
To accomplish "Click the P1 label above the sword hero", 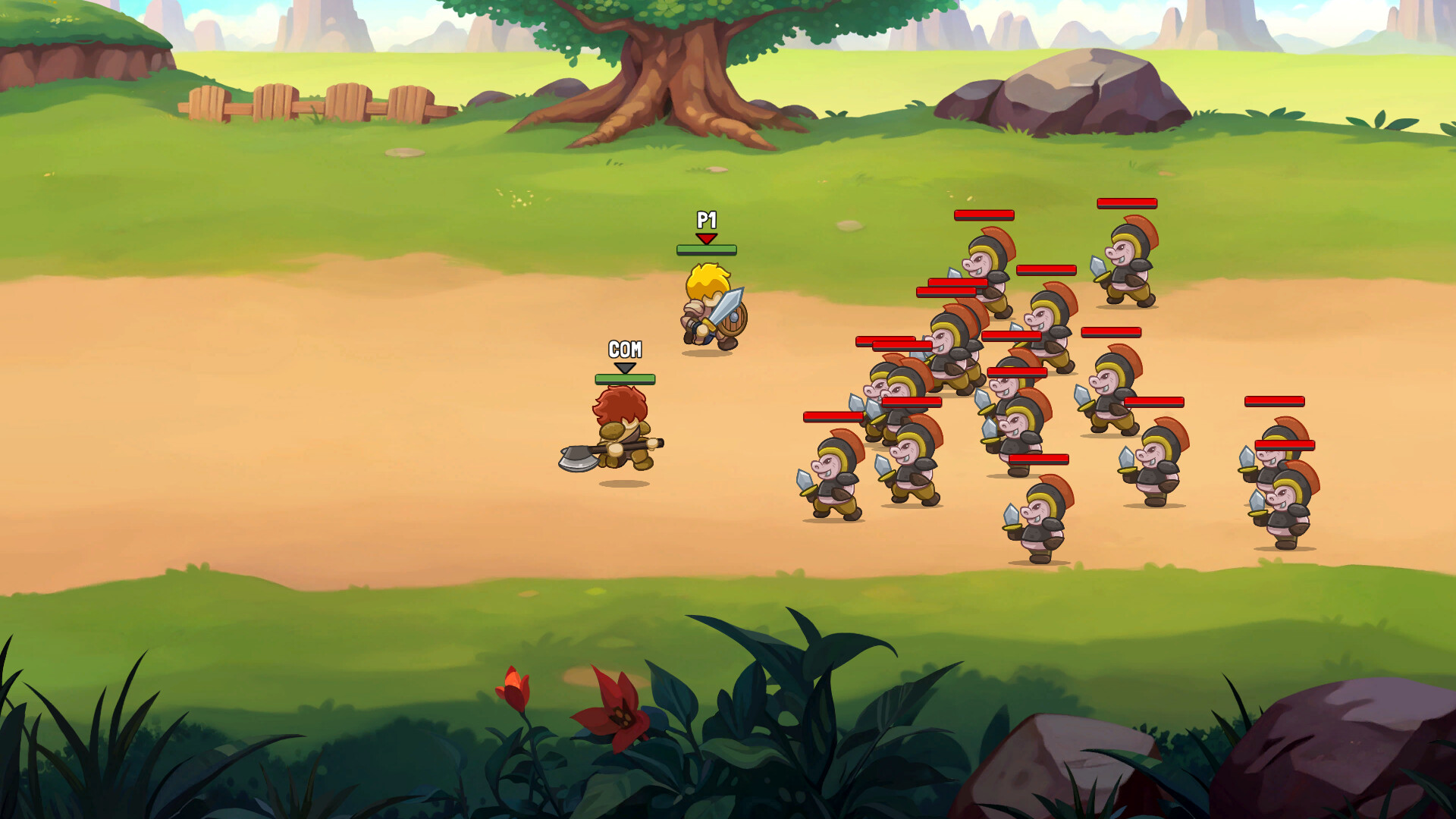I will [x=708, y=222].
